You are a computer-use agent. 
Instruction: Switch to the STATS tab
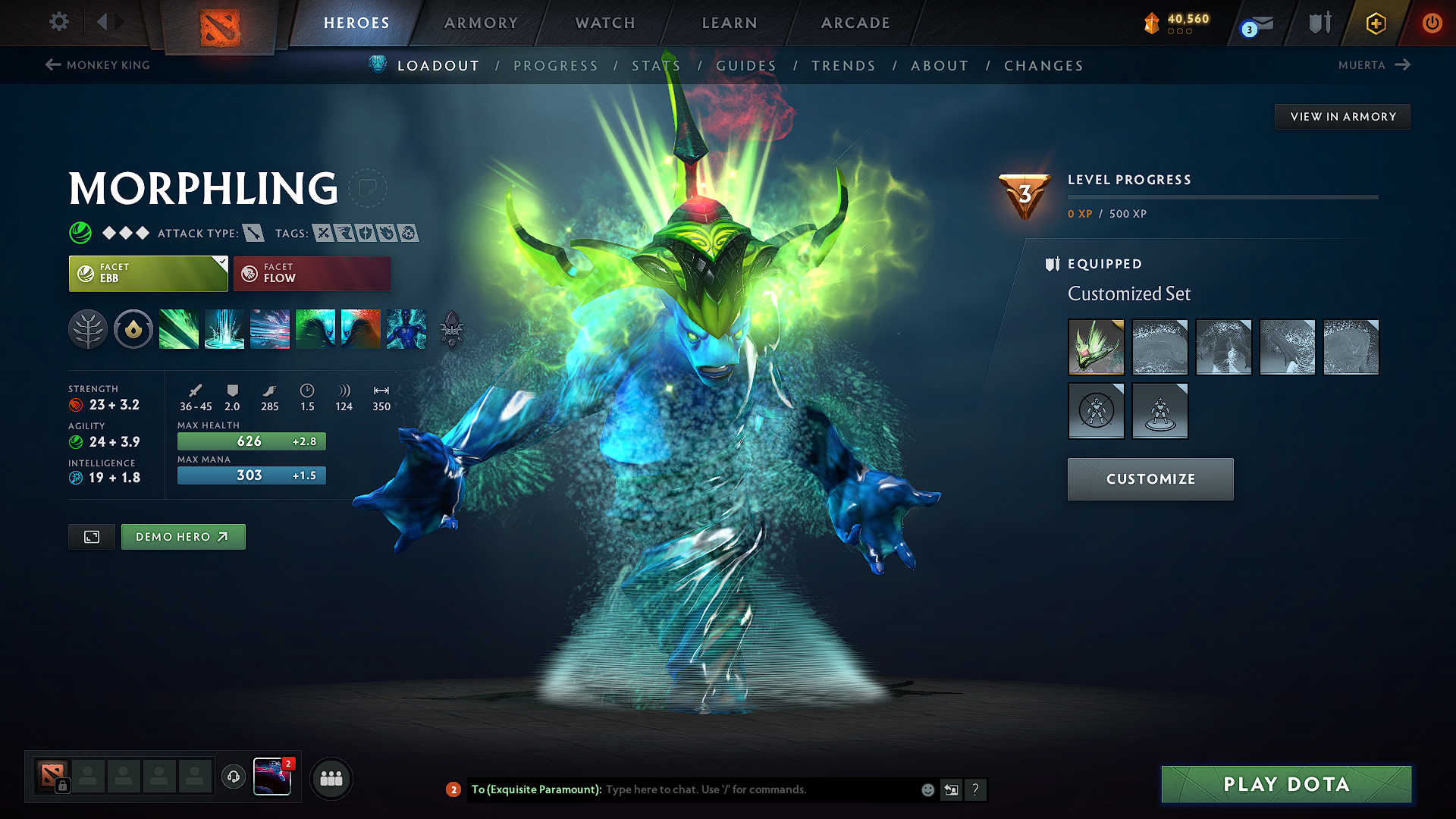[x=656, y=65]
